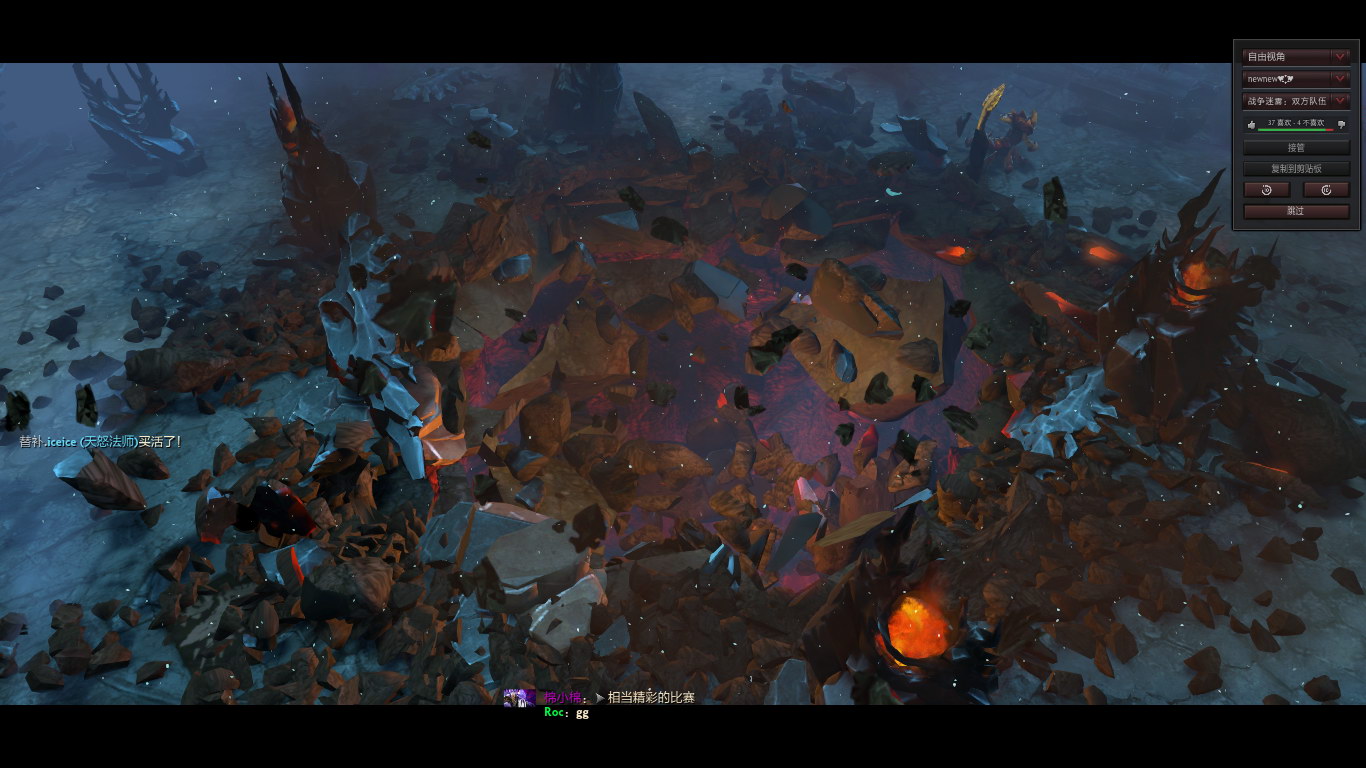Click the 跳过 skip button
Screen dimensions: 1366x768
coord(1296,212)
